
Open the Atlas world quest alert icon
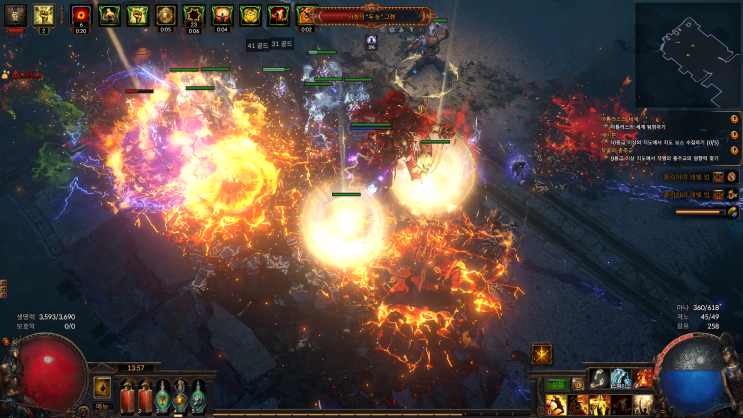[x=734, y=120]
